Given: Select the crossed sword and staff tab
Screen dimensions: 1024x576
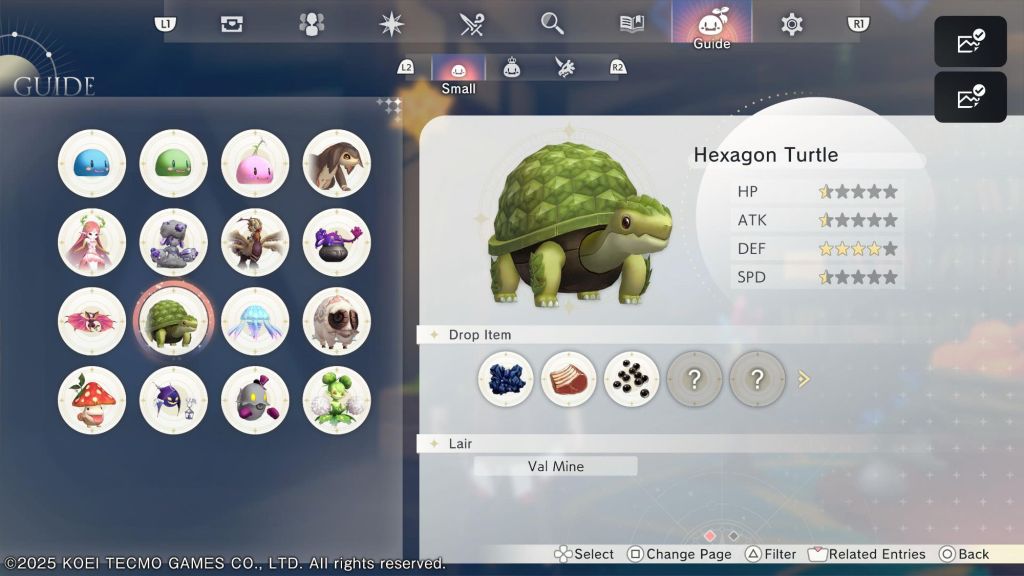Looking at the screenshot, I should click(472, 24).
